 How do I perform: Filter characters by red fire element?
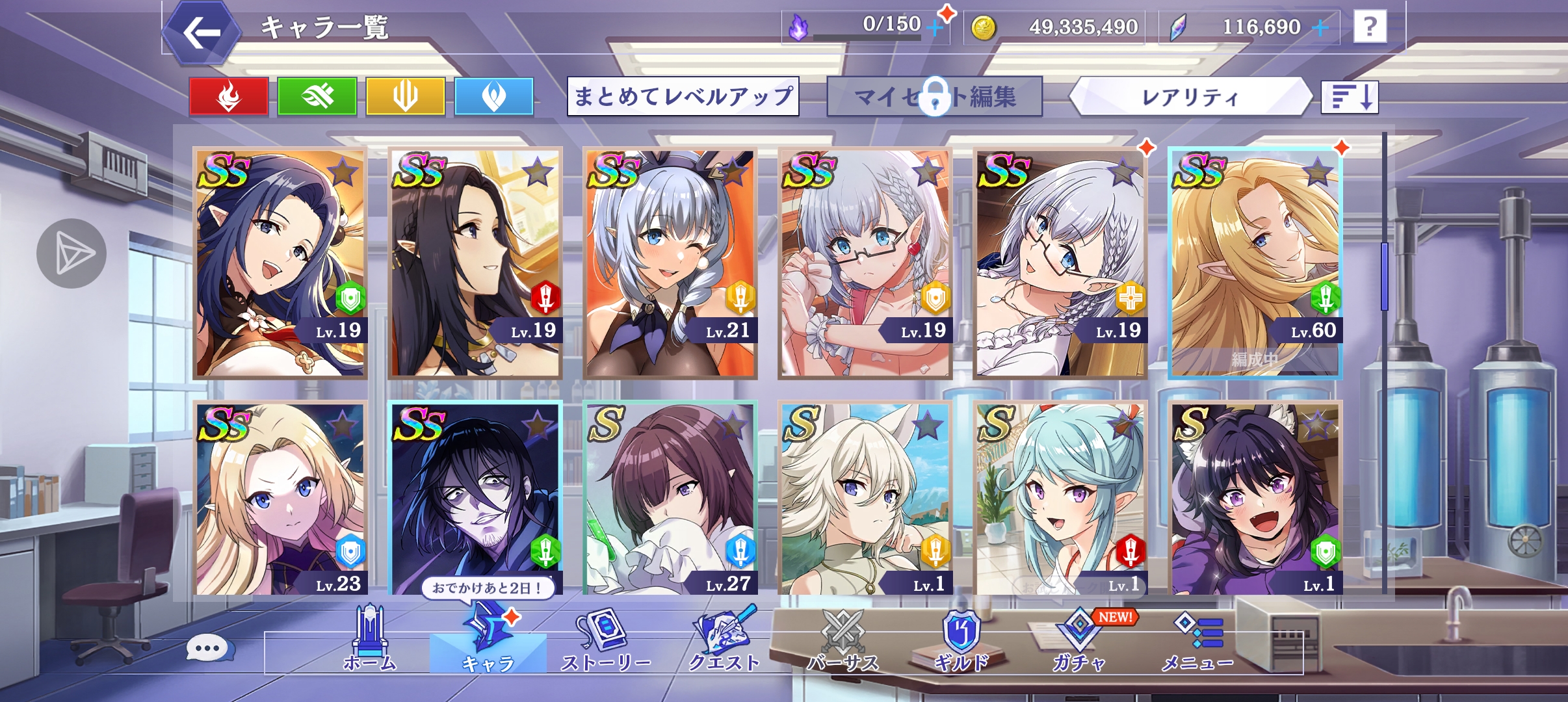click(x=229, y=97)
